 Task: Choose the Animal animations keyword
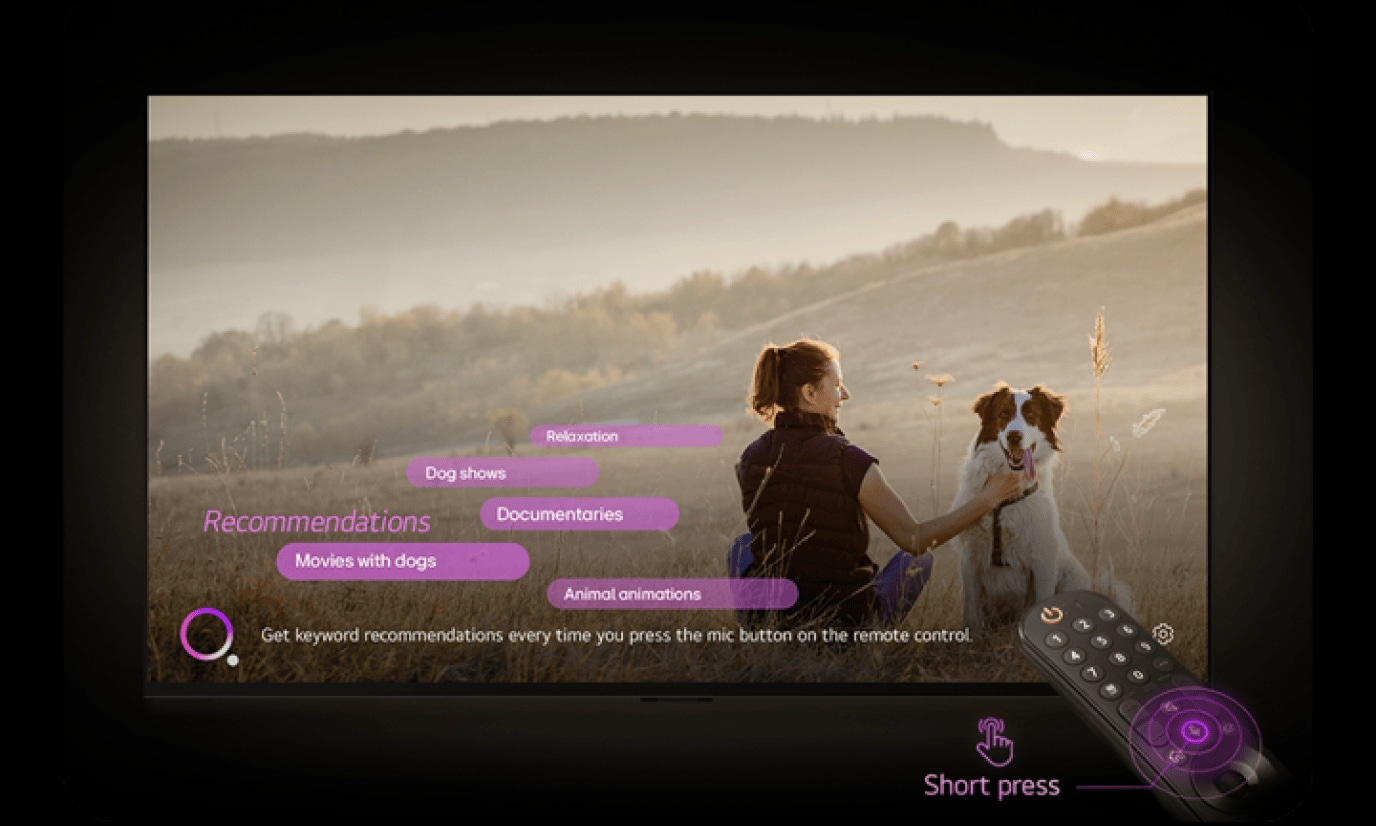pos(672,594)
